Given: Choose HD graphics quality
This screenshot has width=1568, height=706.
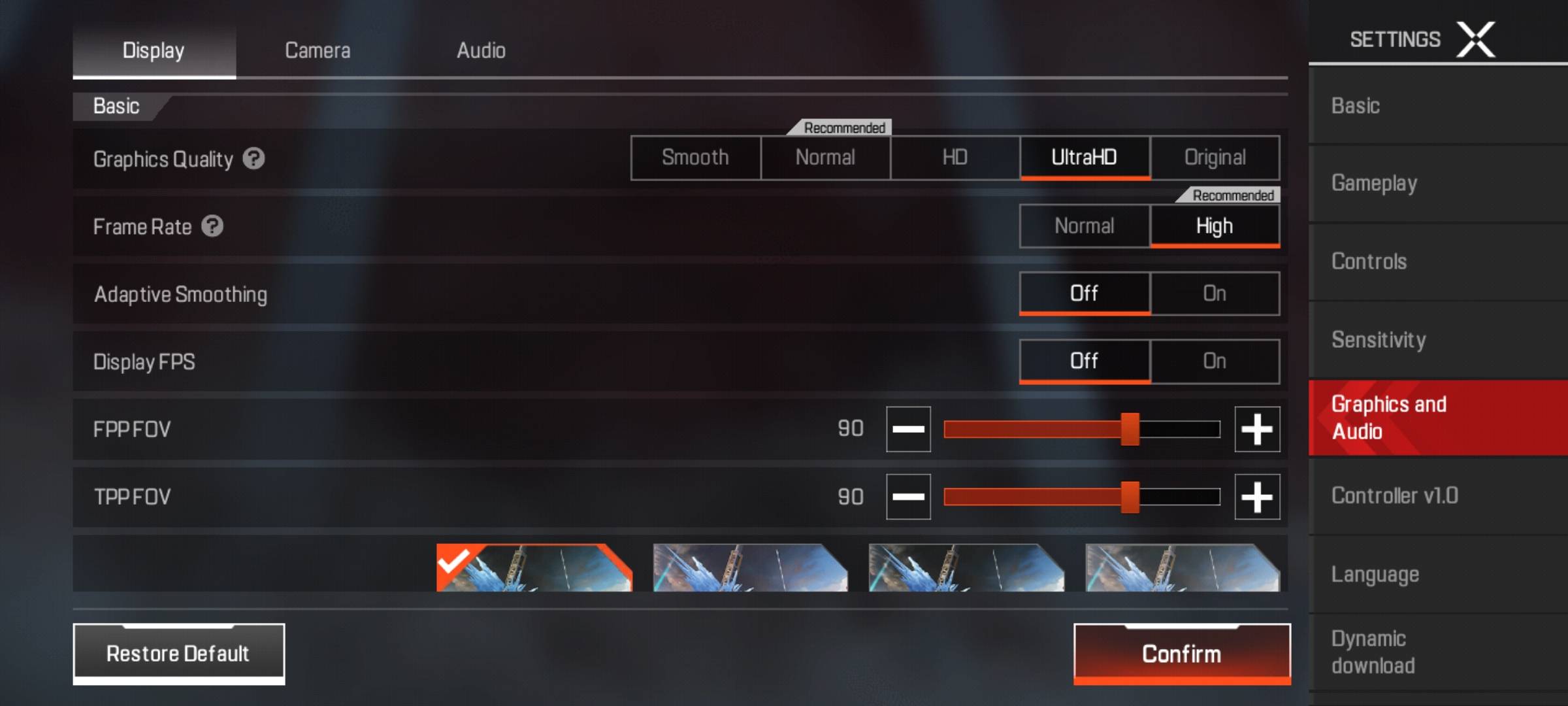Looking at the screenshot, I should tap(955, 158).
